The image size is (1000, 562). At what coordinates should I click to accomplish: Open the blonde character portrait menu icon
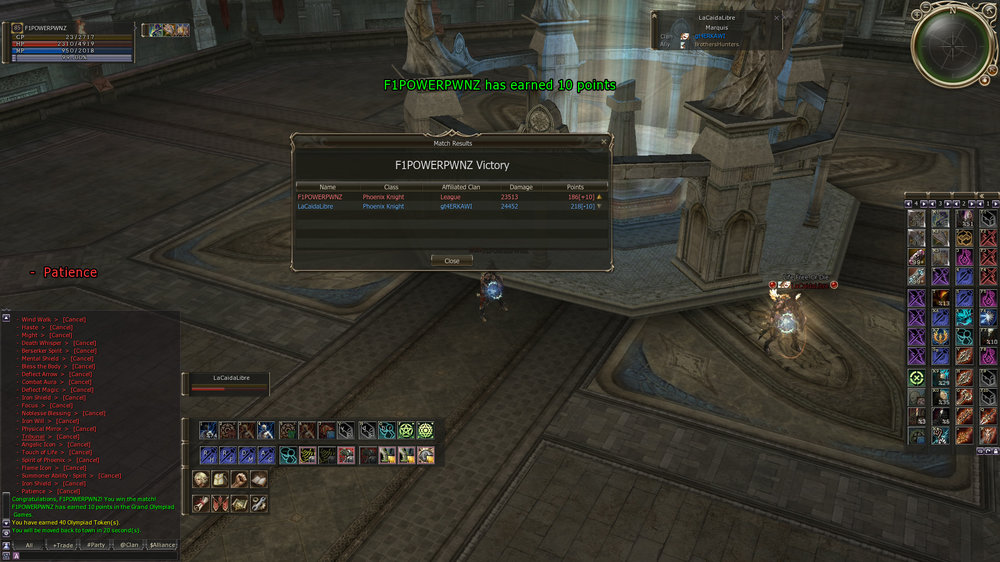[201, 480]
